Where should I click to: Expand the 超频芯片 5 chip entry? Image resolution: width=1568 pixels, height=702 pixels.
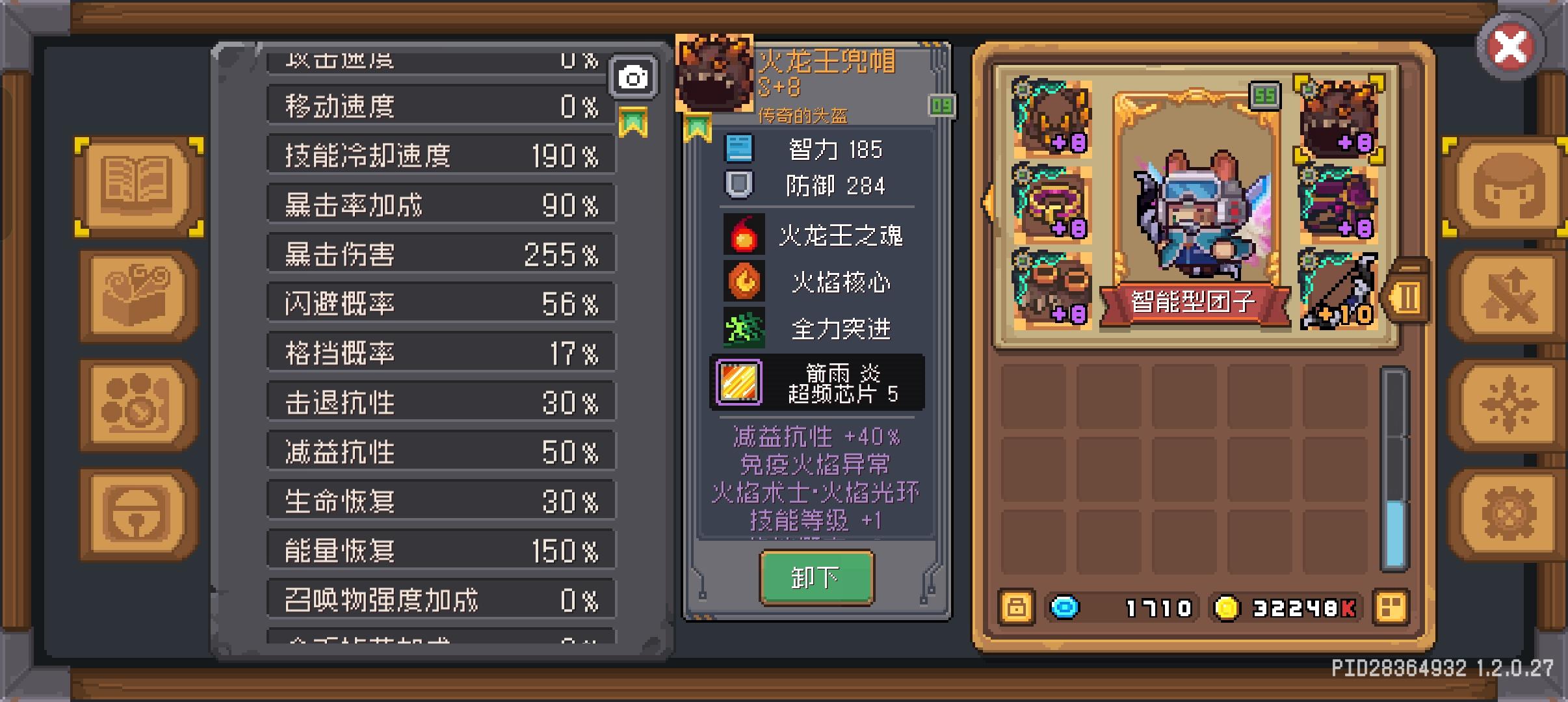817,383
